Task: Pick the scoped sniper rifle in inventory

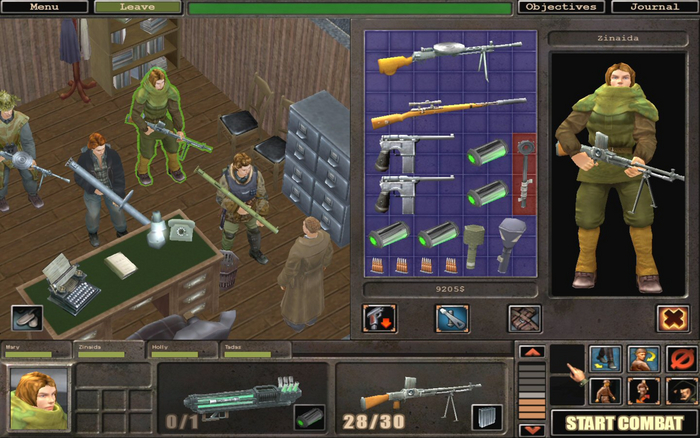Action: pos(450,110)
